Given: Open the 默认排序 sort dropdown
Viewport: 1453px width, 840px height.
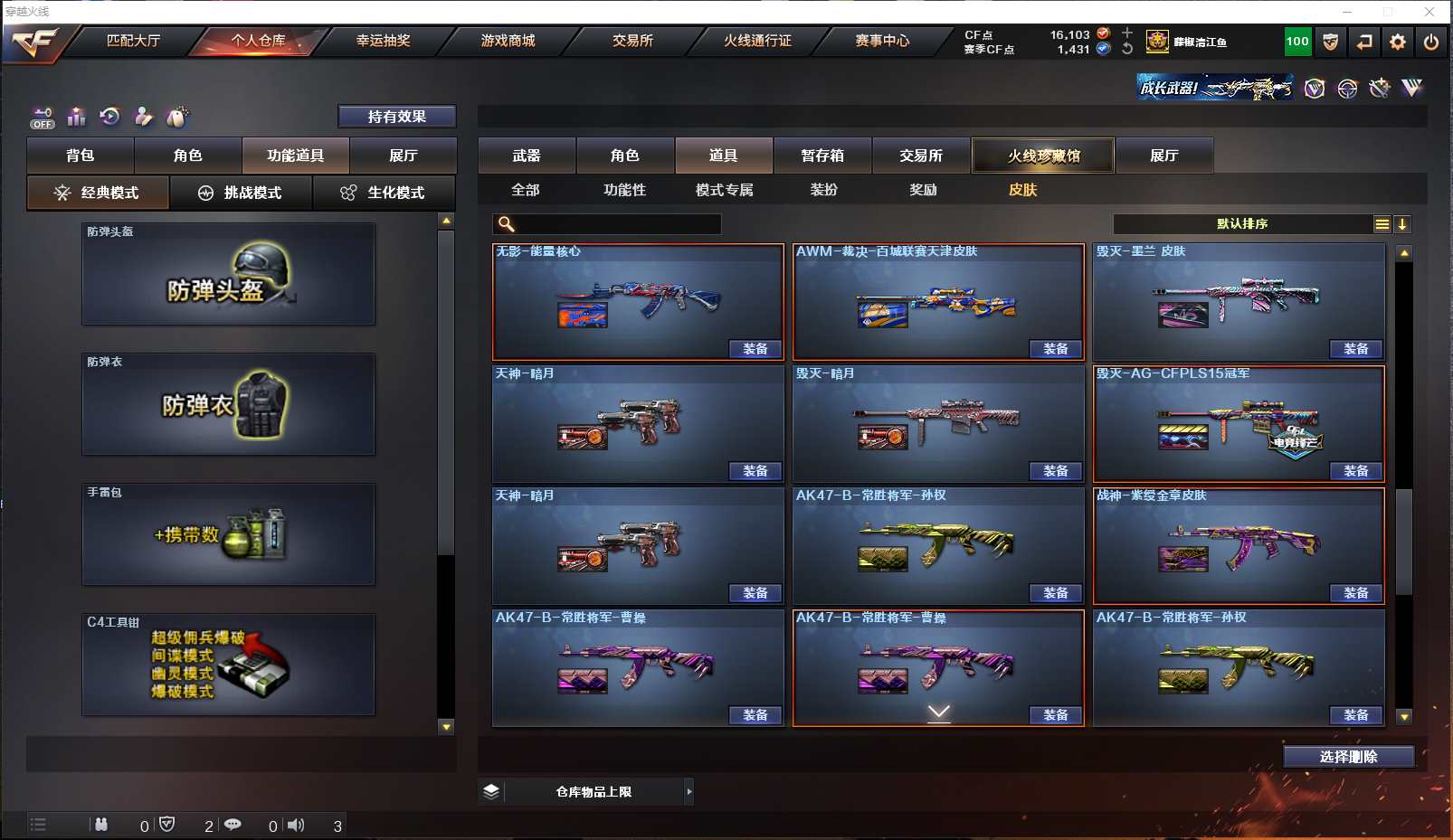Looking at the screenshot, I should click(x=1242, y=224).
